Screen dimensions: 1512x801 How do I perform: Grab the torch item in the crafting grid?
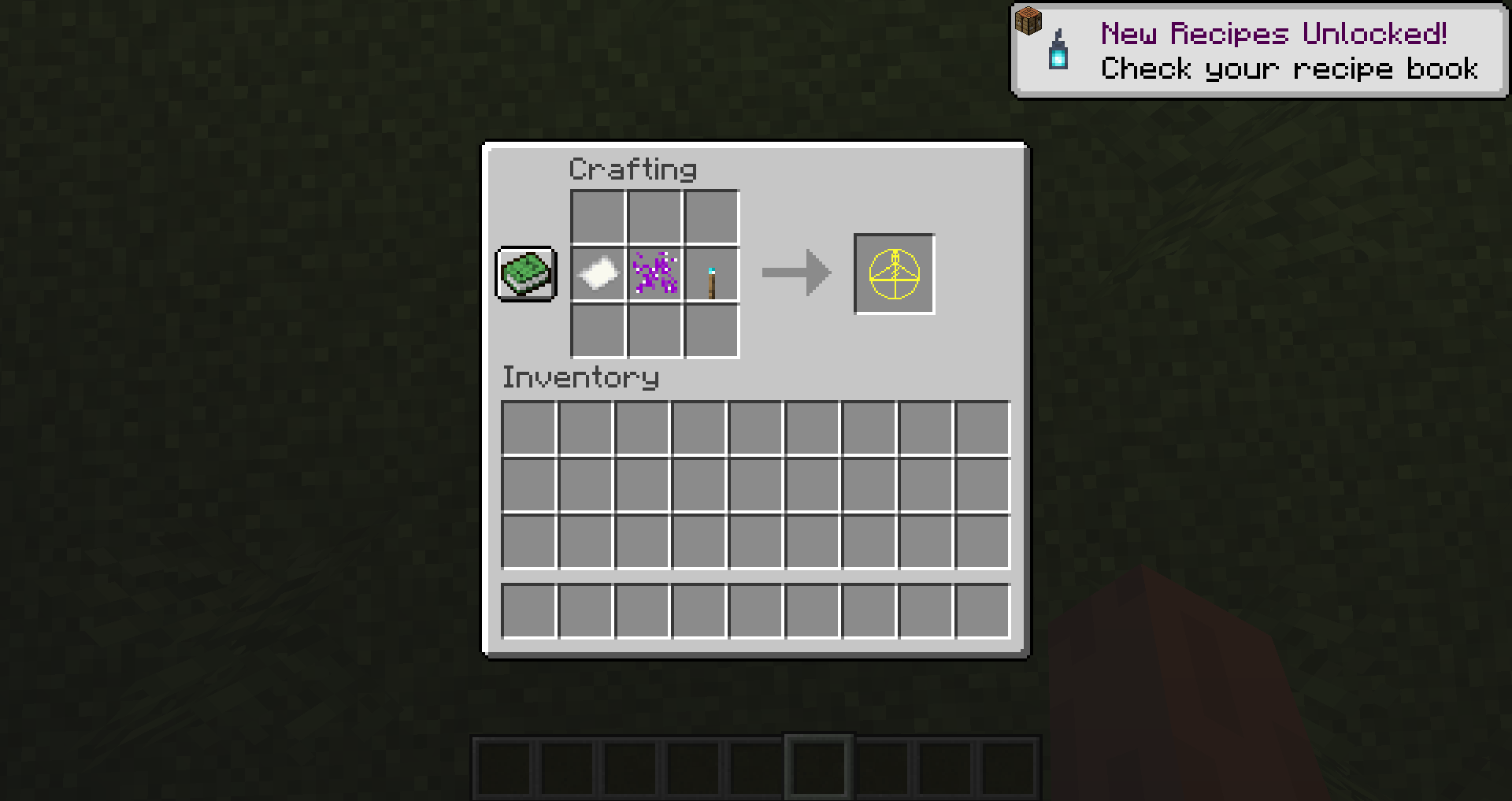click(x=711, y=274)
